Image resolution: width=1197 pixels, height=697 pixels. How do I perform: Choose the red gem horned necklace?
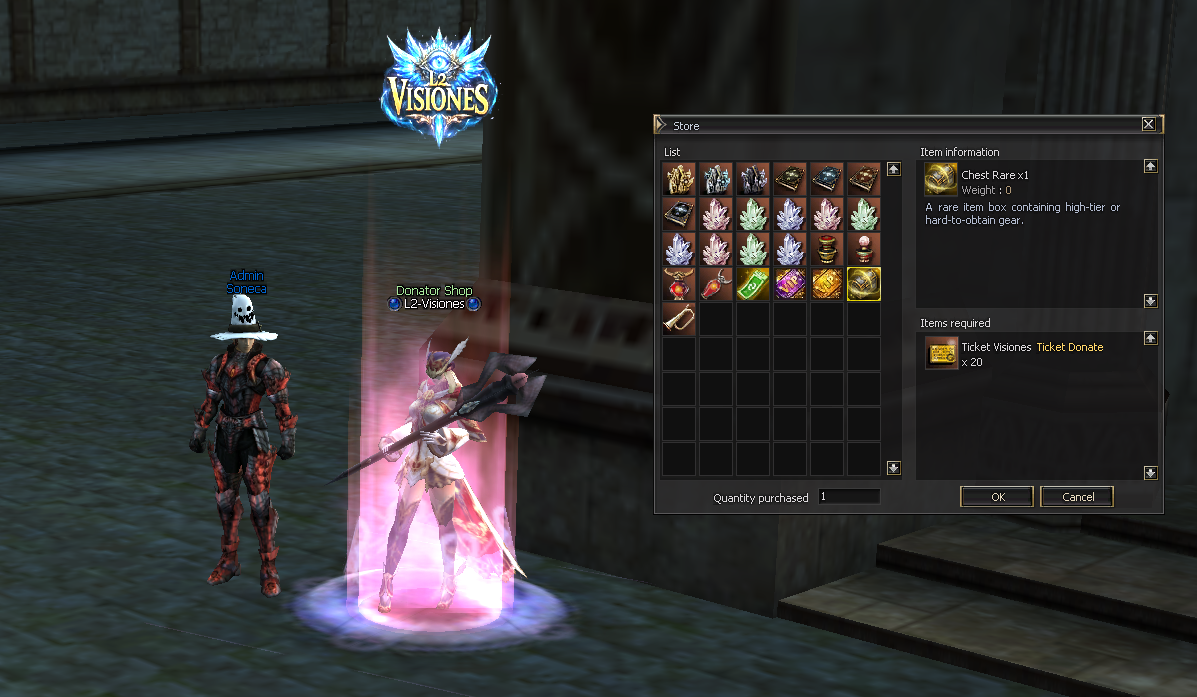click(x=679, y=284)
